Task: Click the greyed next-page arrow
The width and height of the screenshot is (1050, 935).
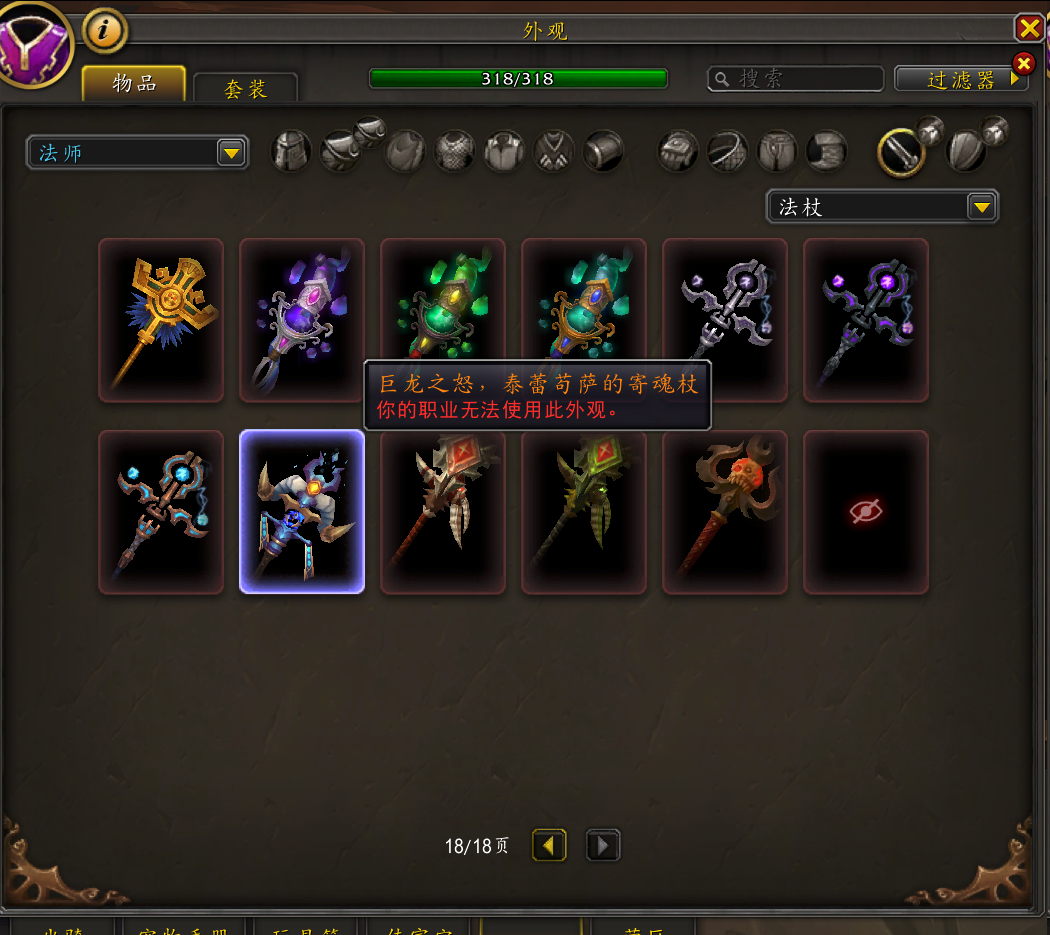Action: [602, 846]
